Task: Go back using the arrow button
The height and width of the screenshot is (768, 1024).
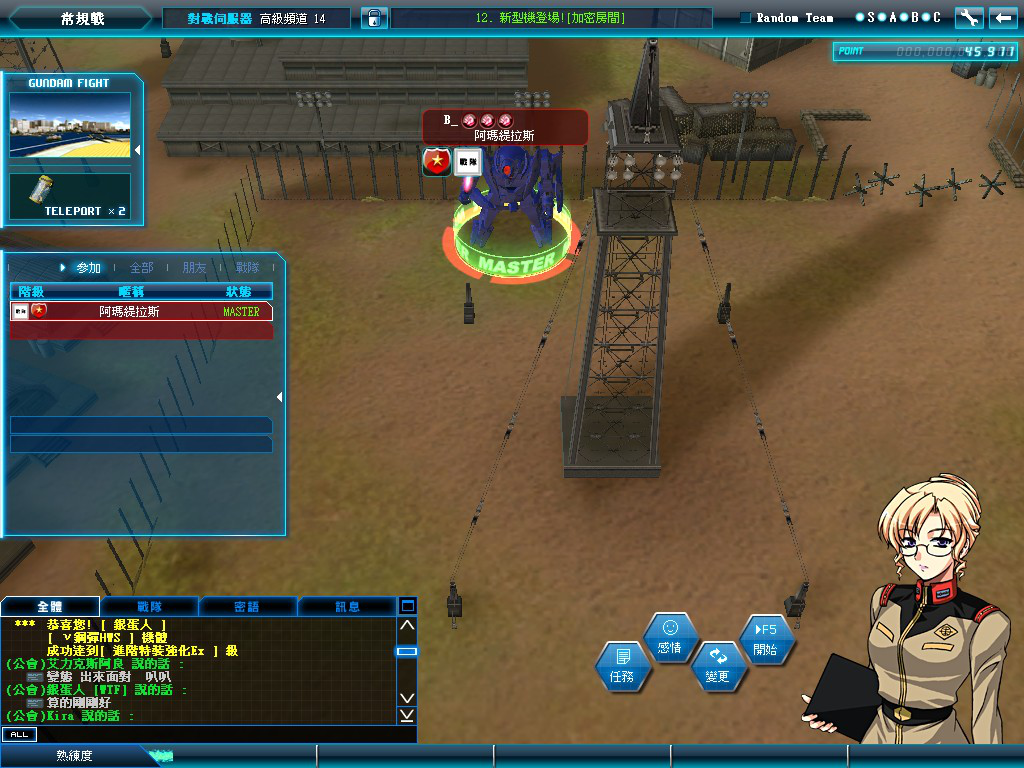Action: [1003, 18]
